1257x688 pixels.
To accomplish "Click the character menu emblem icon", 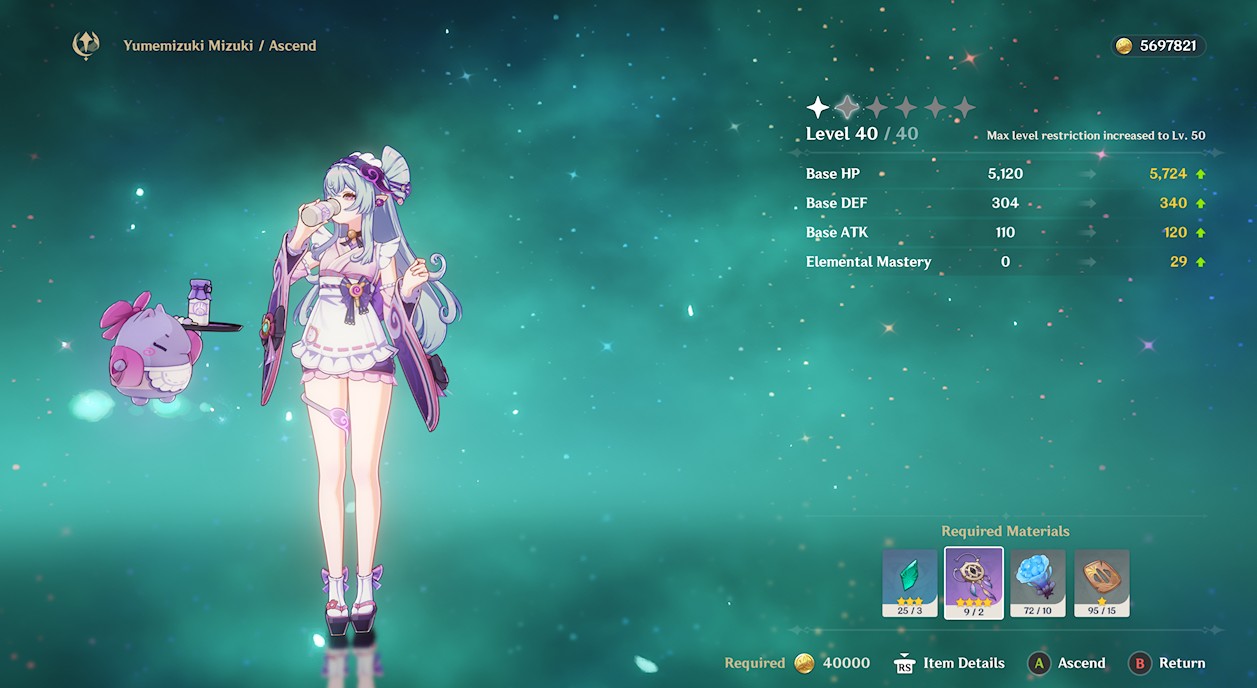I will (86, 46).
